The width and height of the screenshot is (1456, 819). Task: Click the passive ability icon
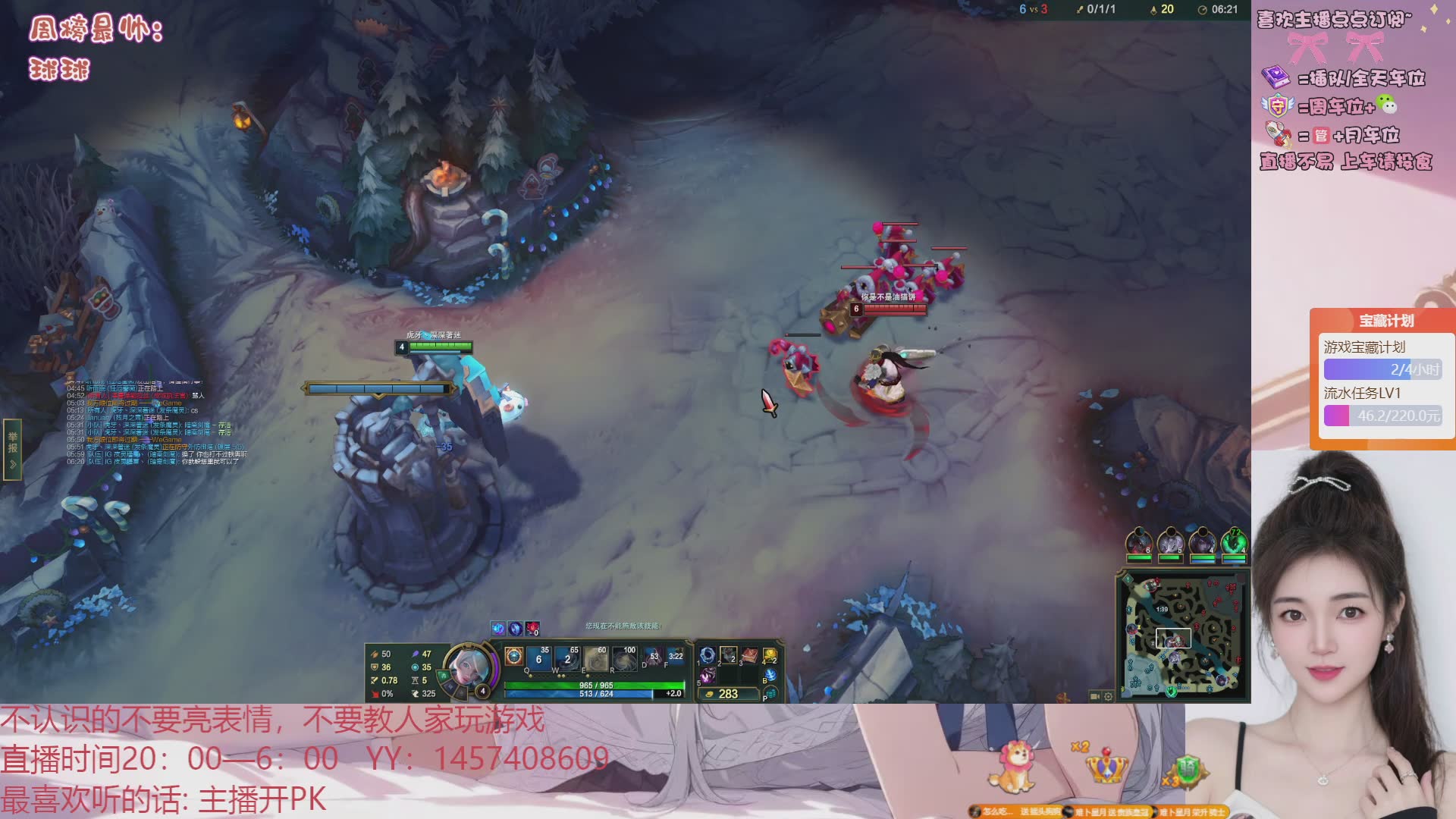click(x=513, y=657)
